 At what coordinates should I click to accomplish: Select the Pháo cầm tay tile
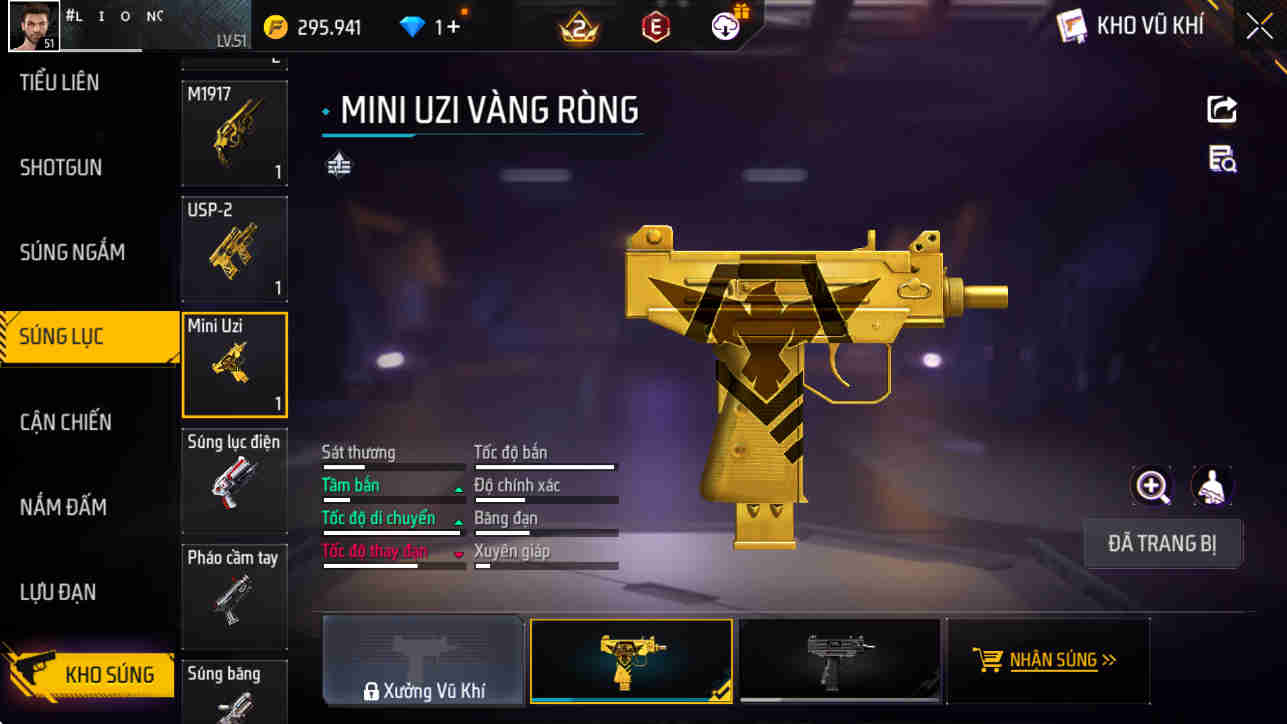click(x=234, y=597)
